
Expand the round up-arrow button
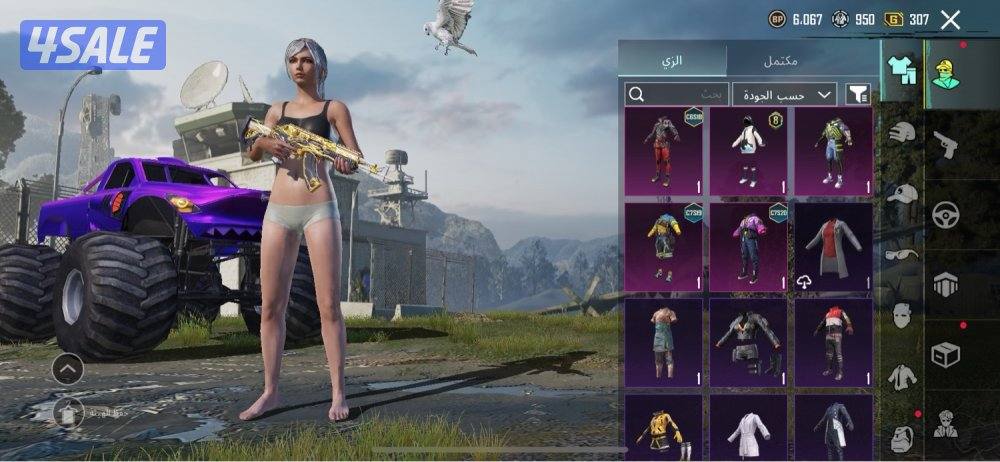tap(67, 369)
